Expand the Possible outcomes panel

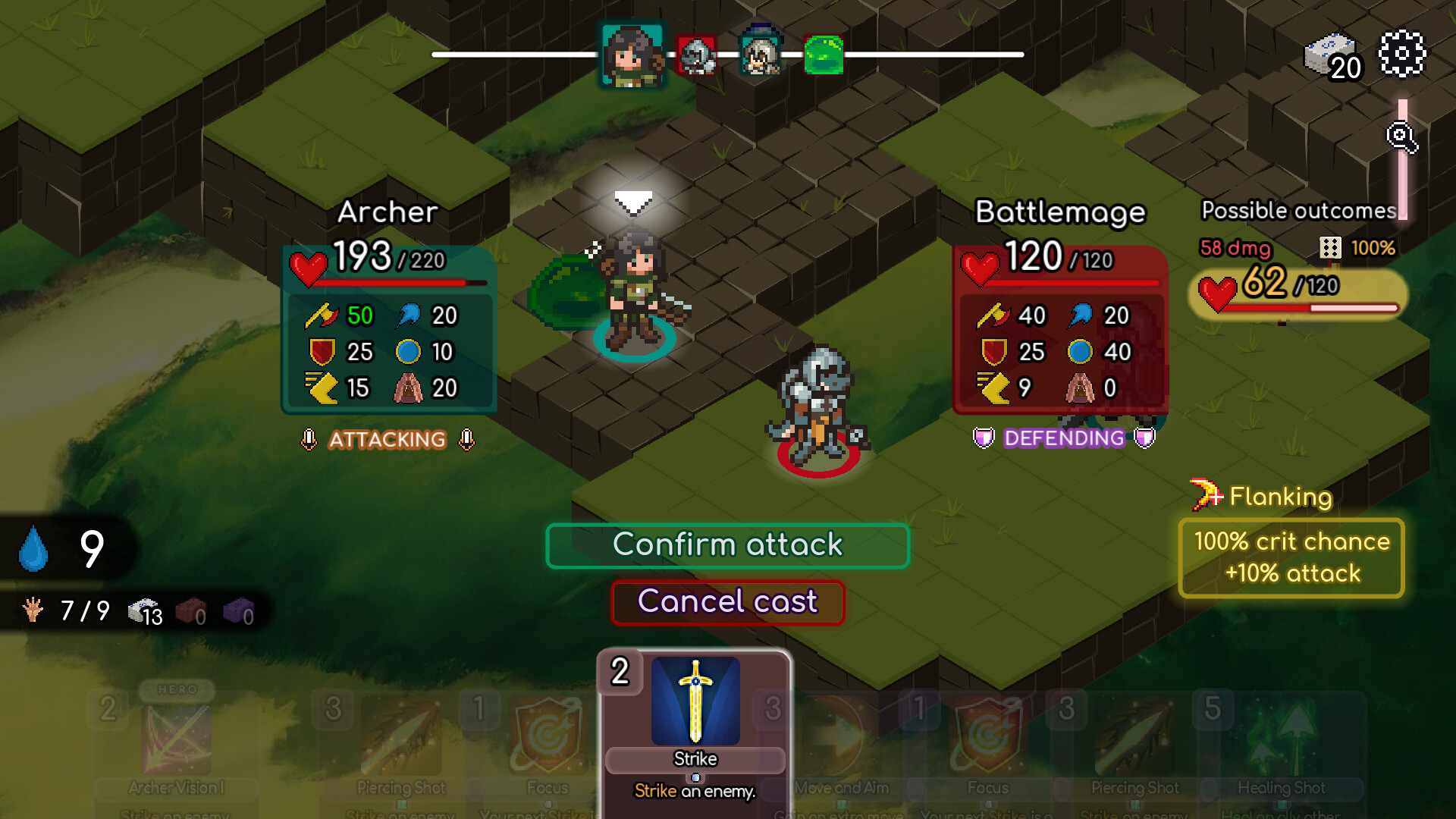tap(1298, 210)
